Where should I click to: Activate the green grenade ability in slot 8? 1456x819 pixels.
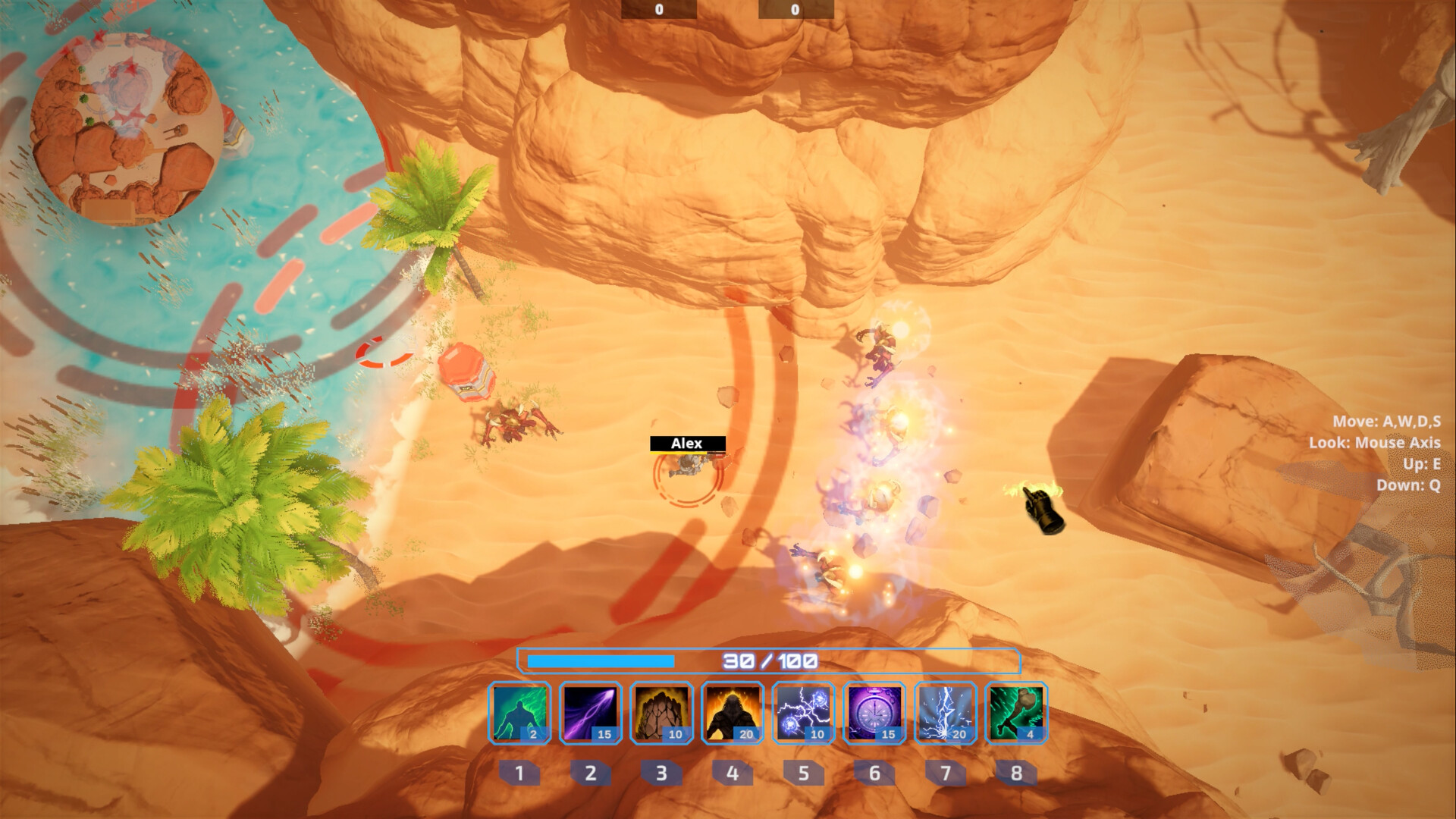pos(1015,714)
